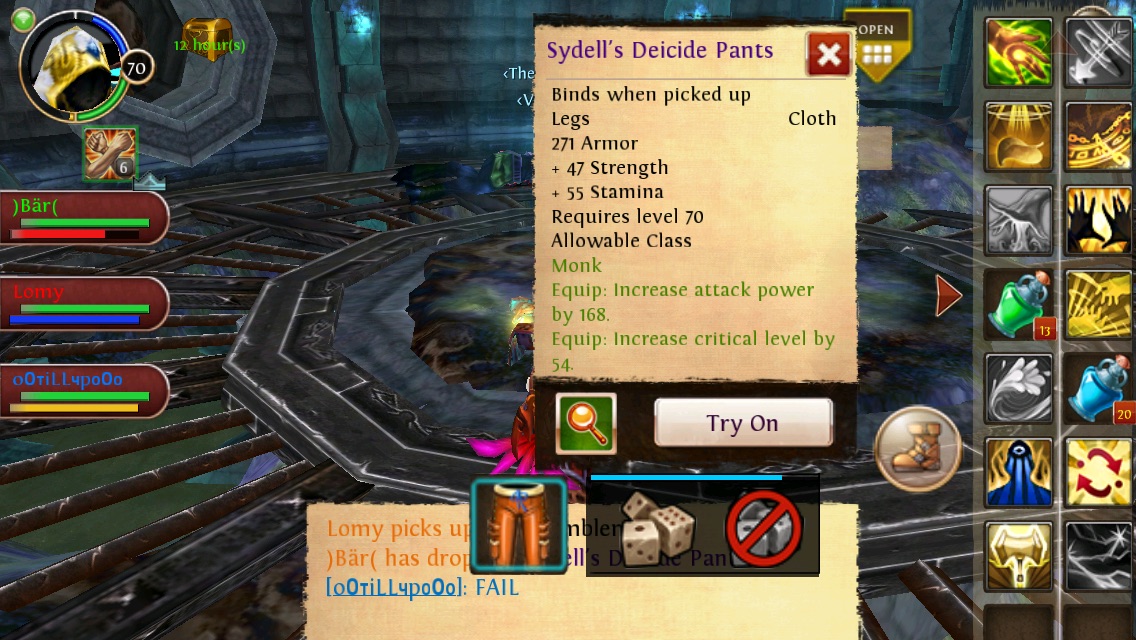The height and width of the screenshot is (640, 1136).
Task: Activate the red circular arrows ability
Action: pyautogui.click(x=1098, y=472)
